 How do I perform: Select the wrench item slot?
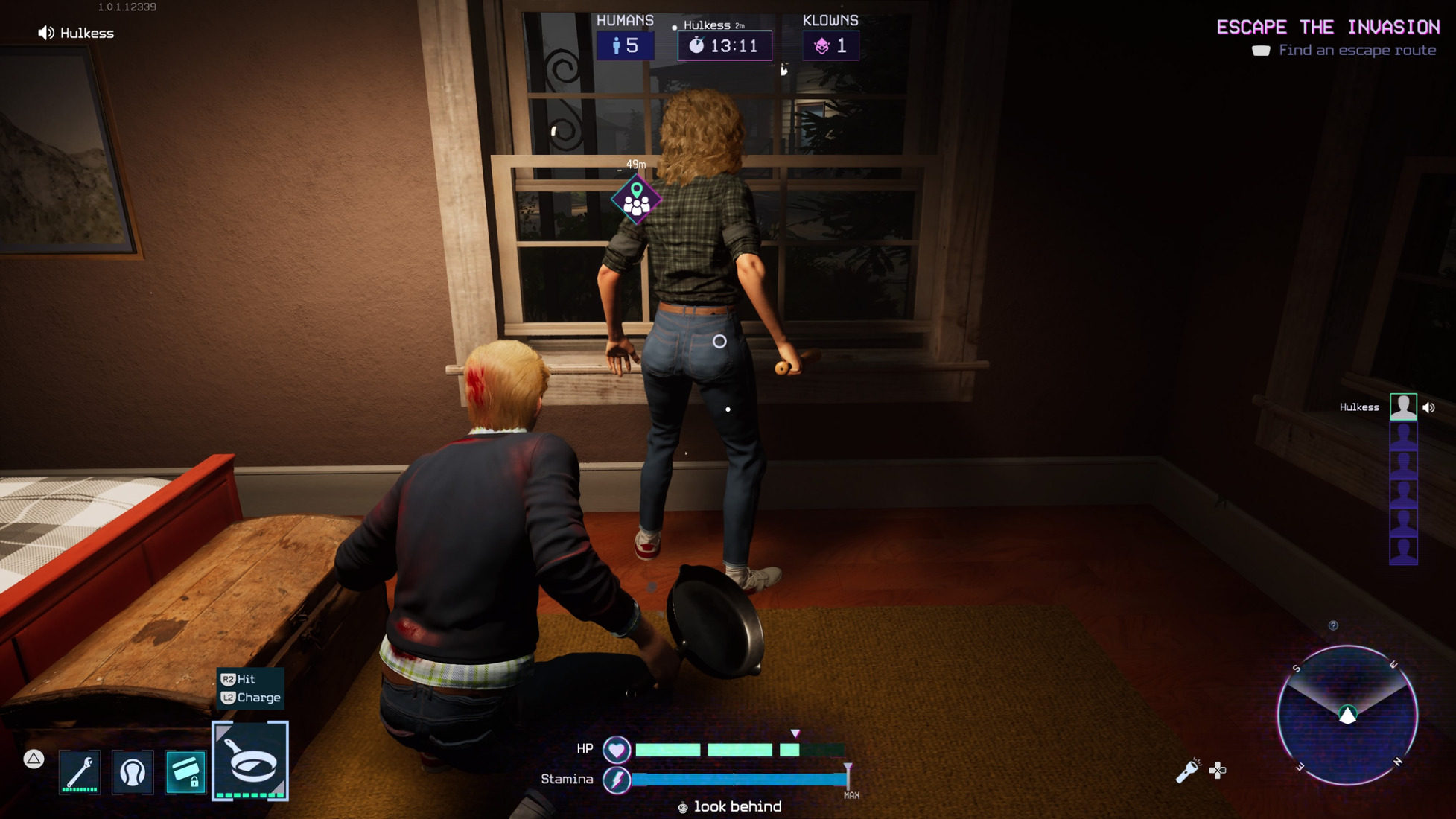[x=80, y=771]
